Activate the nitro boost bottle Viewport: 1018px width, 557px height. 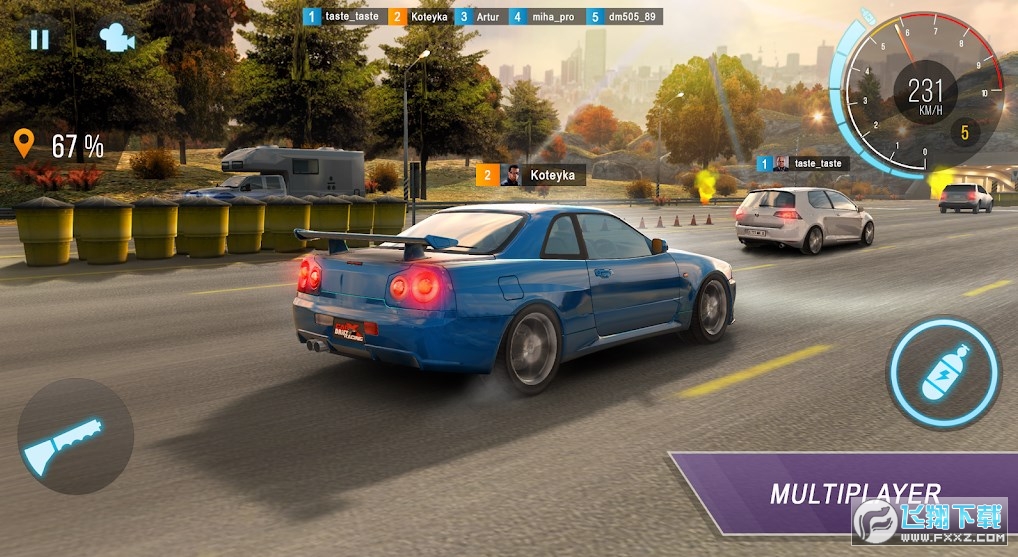(942, 373)
